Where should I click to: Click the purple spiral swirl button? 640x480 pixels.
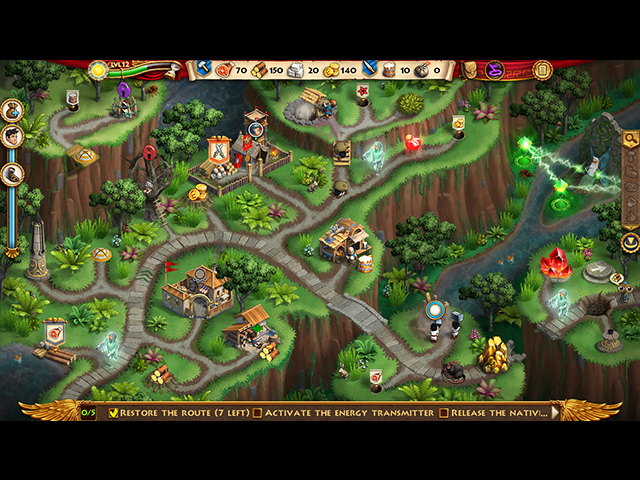click(x=494, y=70)
